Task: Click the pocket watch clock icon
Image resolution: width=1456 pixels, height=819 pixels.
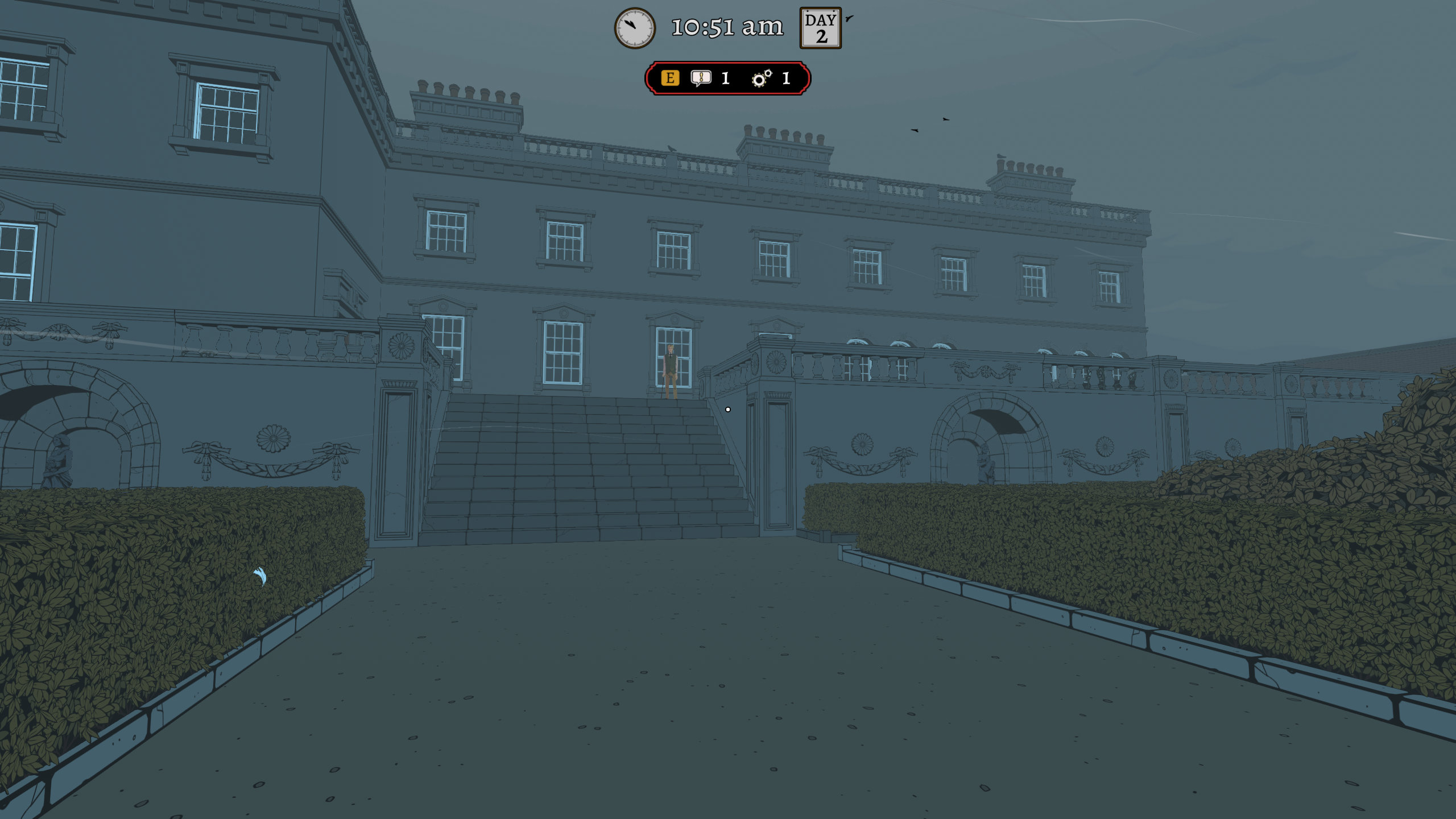Action: [635, 28]
